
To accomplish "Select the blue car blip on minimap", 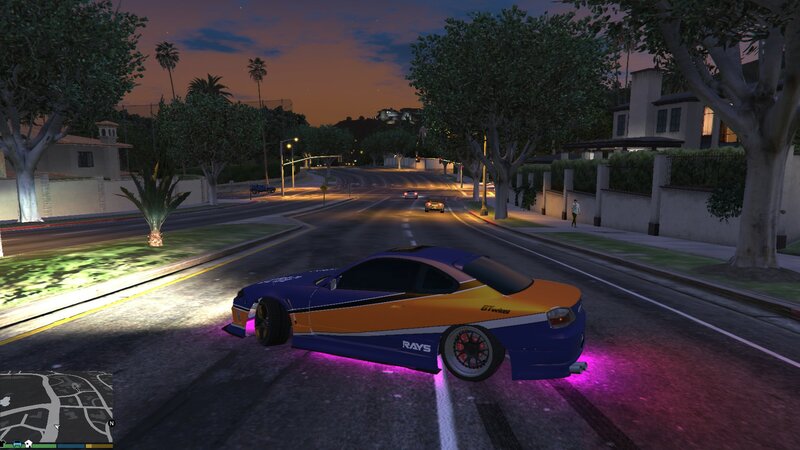I will tap(17, 443).
